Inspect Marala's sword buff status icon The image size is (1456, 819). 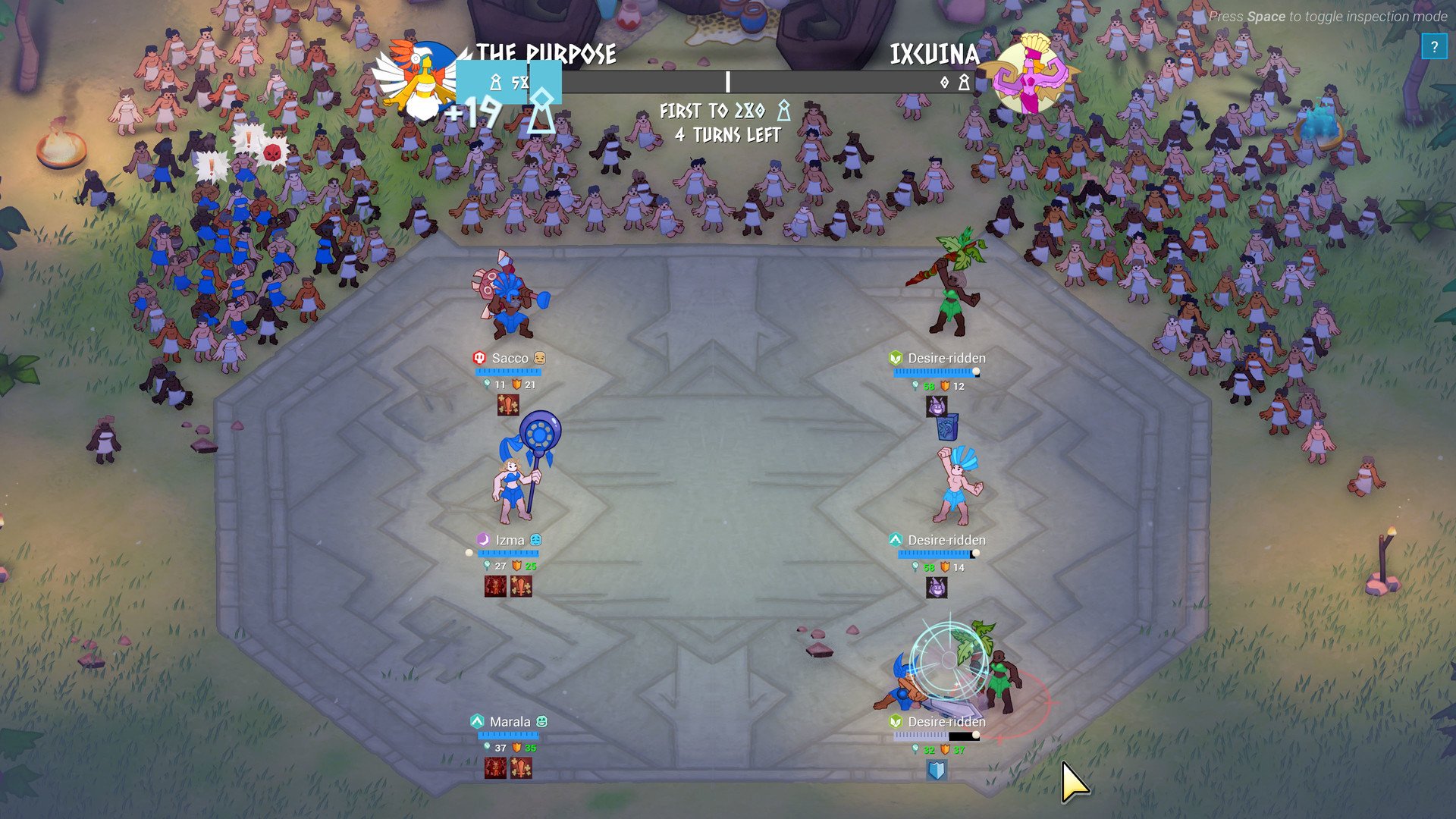[x=521, y=768]
